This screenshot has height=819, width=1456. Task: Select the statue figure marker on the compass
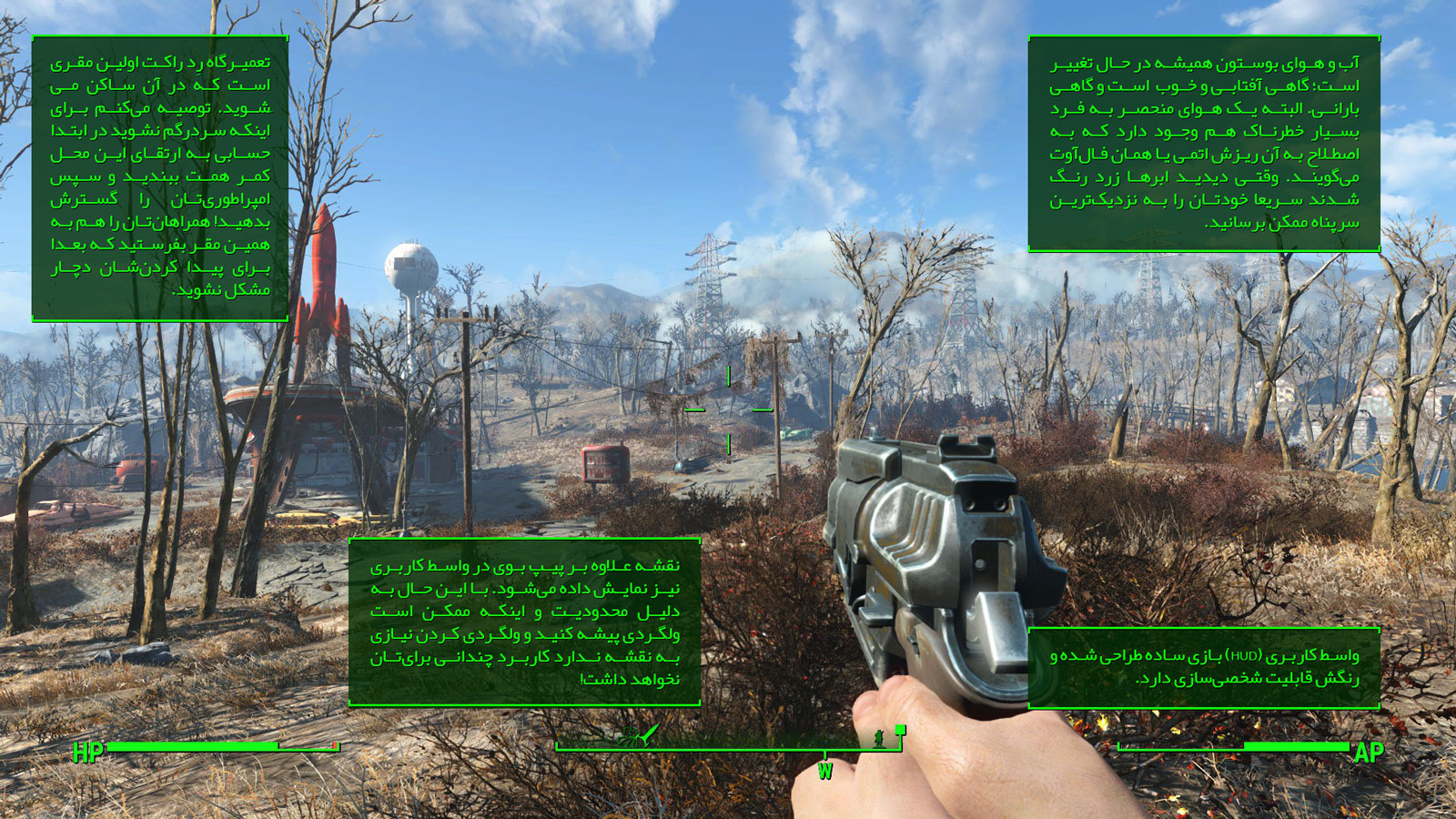878,737
